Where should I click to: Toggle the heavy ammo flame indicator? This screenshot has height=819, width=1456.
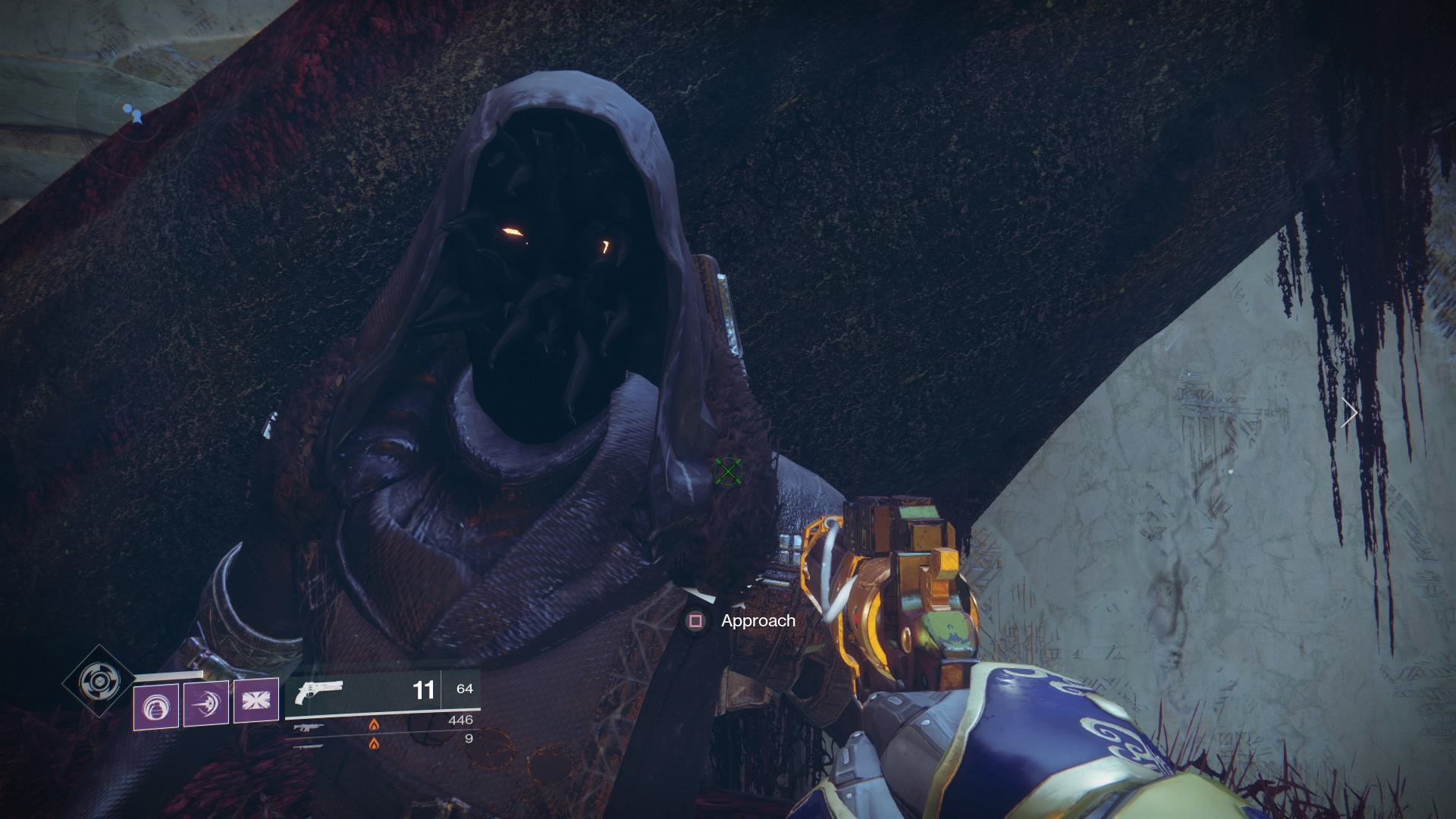374,745
